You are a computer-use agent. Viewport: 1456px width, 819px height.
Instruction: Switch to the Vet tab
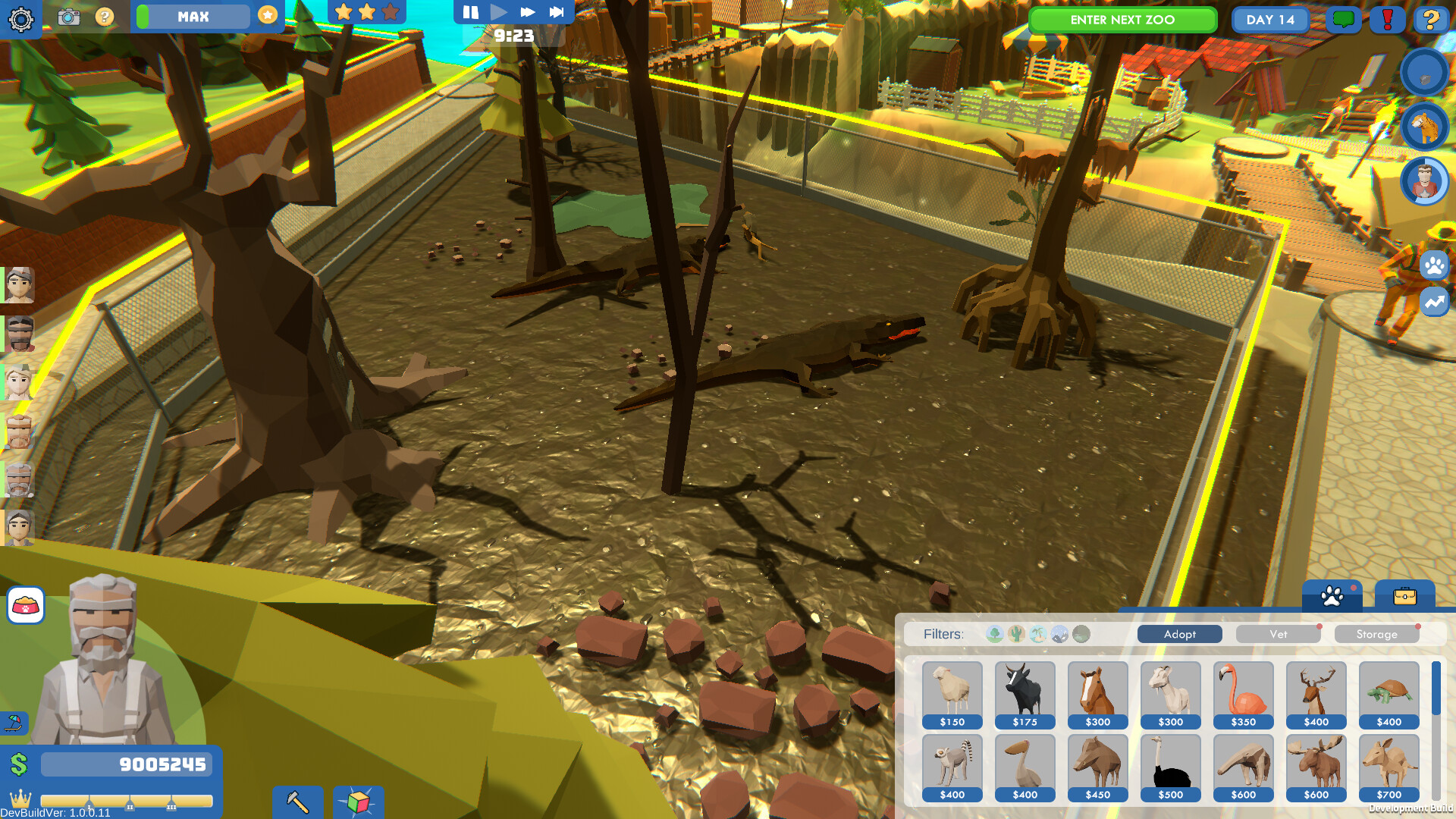[1279, 634]
